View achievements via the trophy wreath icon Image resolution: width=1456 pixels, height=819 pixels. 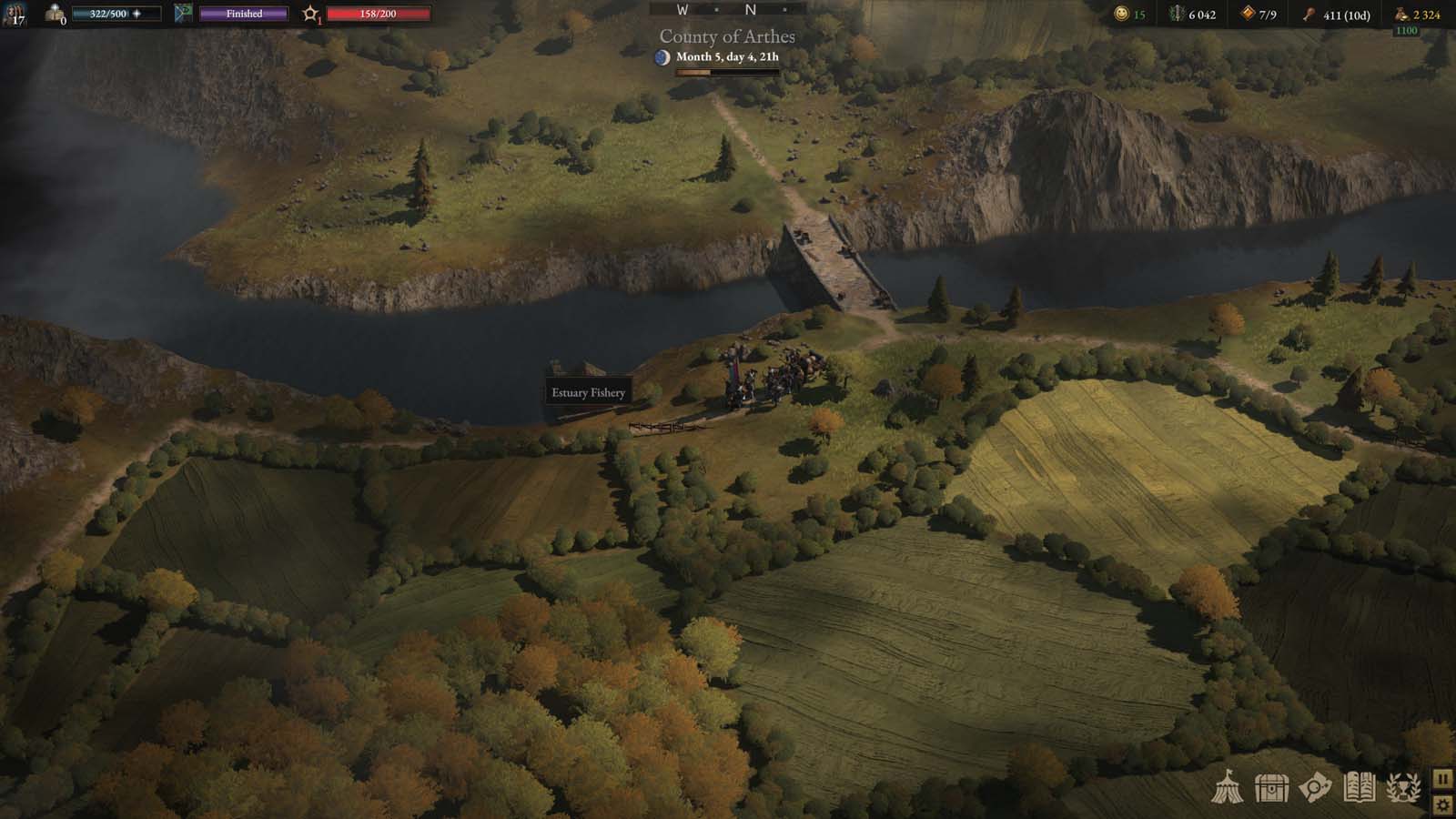[1403, 788]
